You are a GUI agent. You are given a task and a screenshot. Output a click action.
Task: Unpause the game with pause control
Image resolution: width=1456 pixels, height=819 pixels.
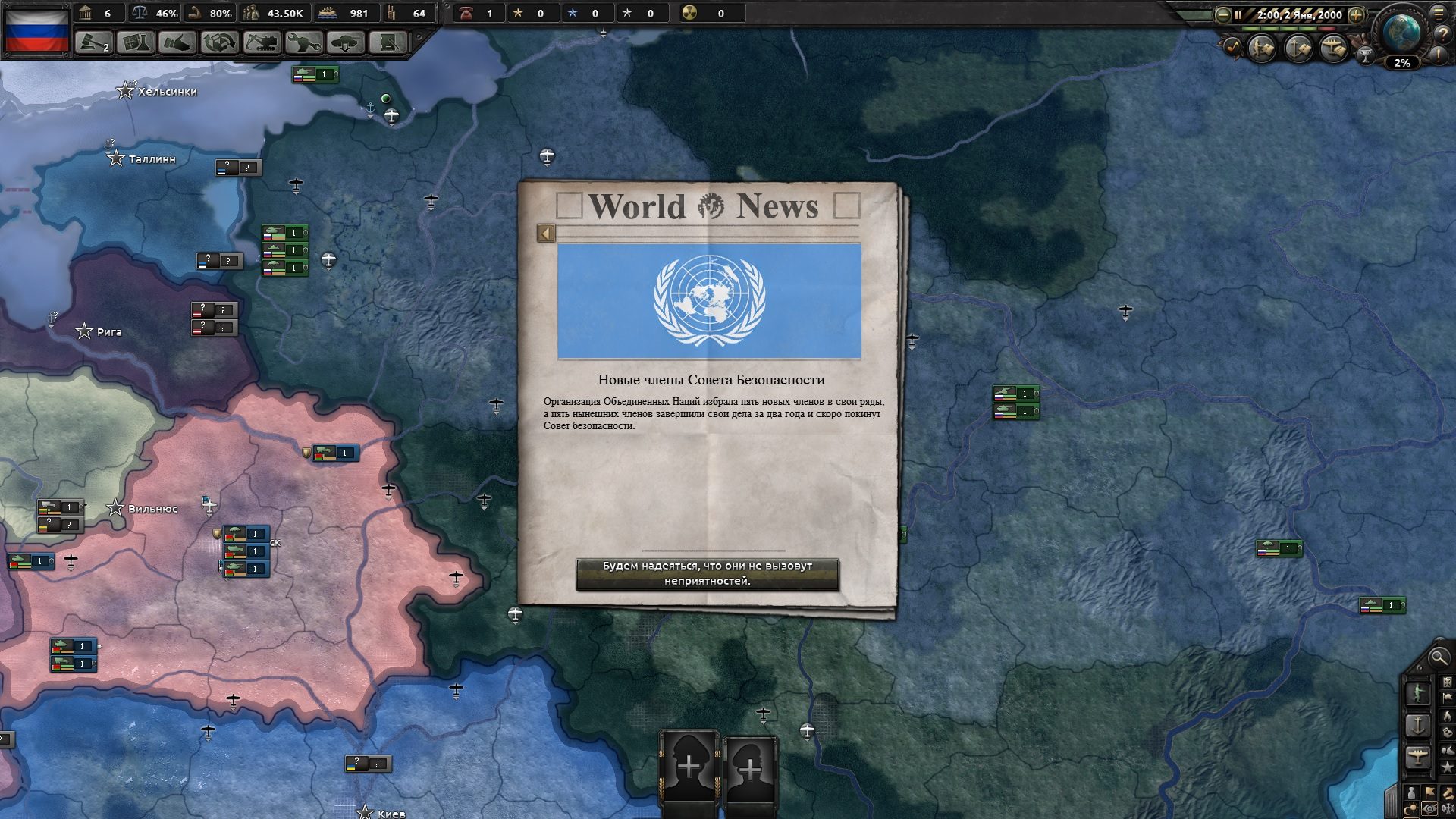coord(1238,14)
